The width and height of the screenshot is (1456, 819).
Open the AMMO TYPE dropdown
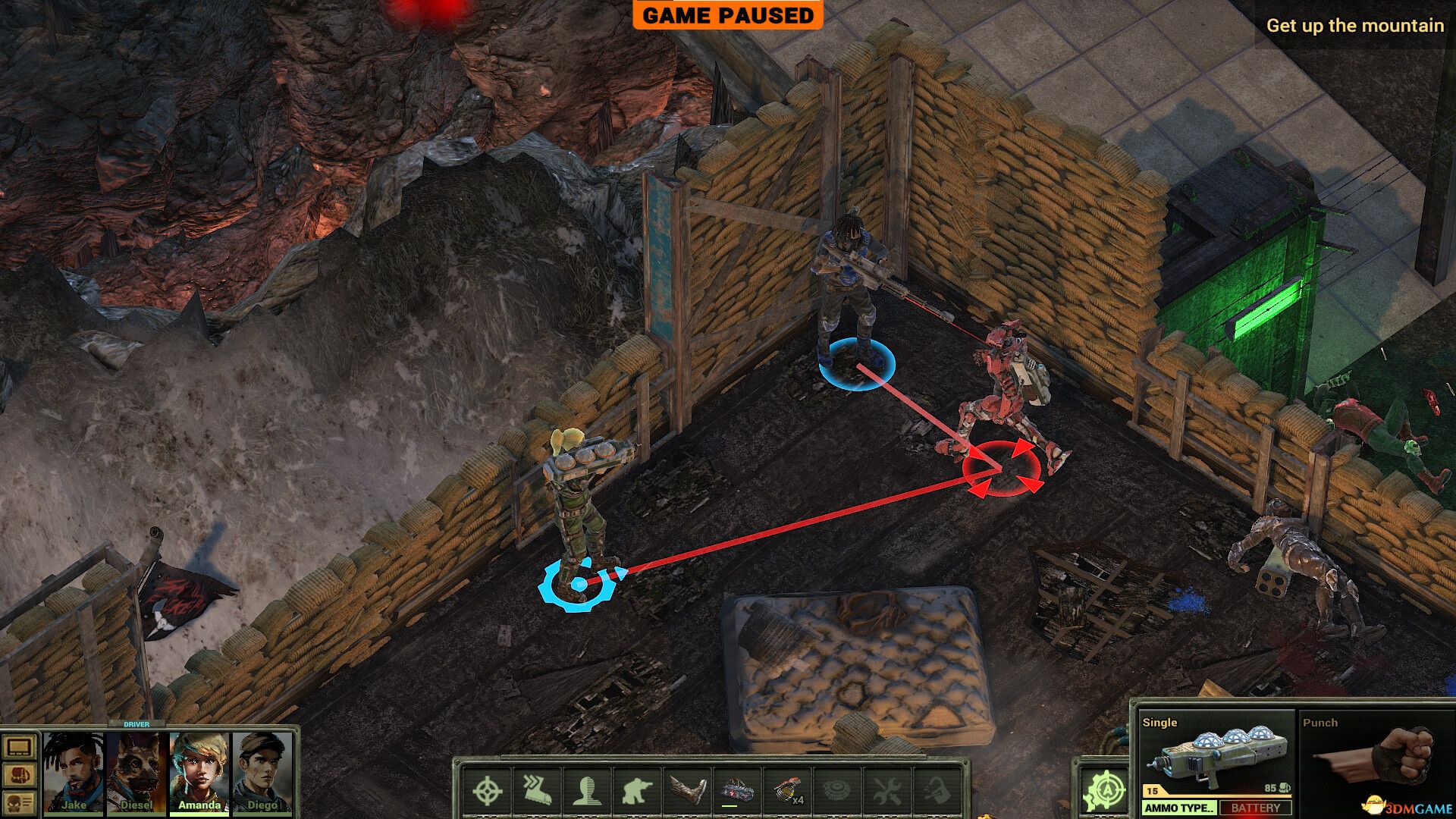tap(1180, 808)
